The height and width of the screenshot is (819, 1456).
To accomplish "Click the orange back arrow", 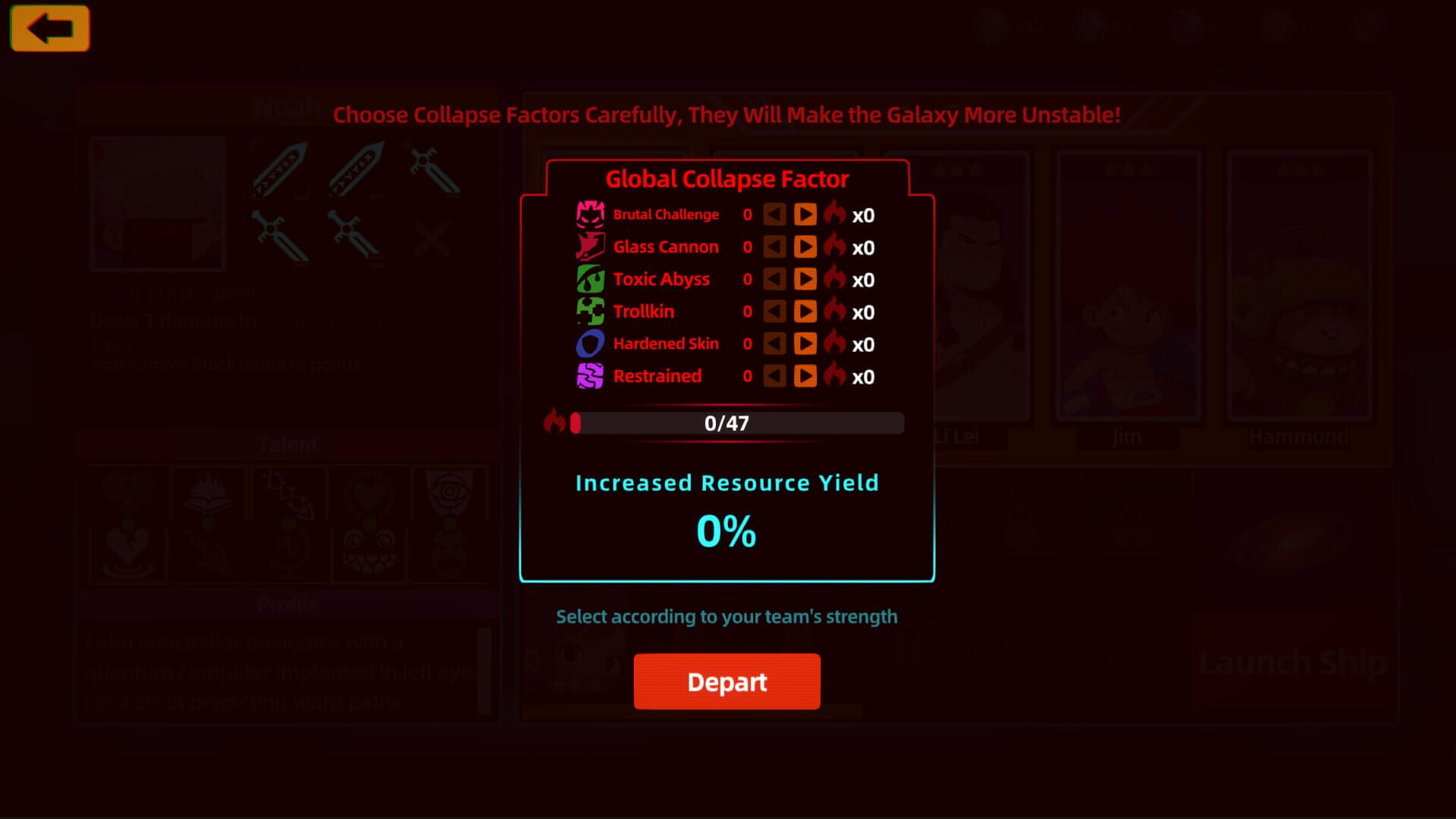I will coord(49,27).
